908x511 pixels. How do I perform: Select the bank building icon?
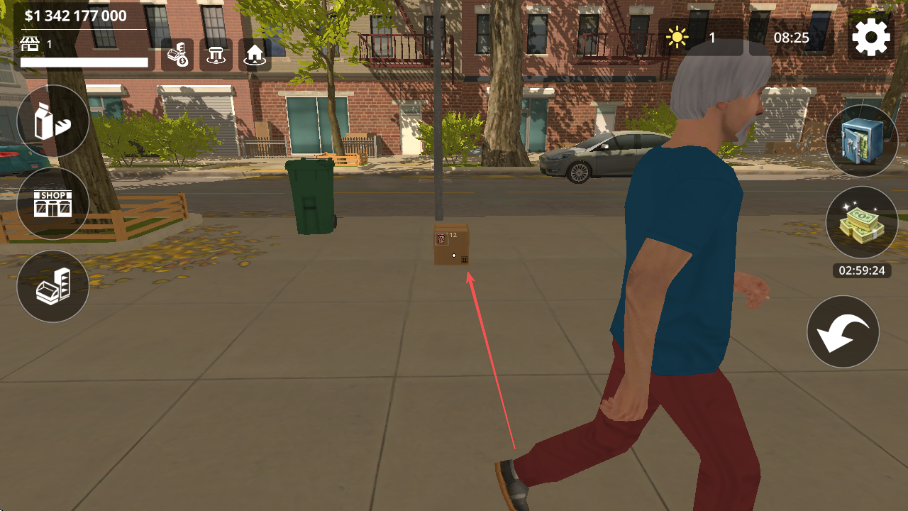[x=216, y=54]
